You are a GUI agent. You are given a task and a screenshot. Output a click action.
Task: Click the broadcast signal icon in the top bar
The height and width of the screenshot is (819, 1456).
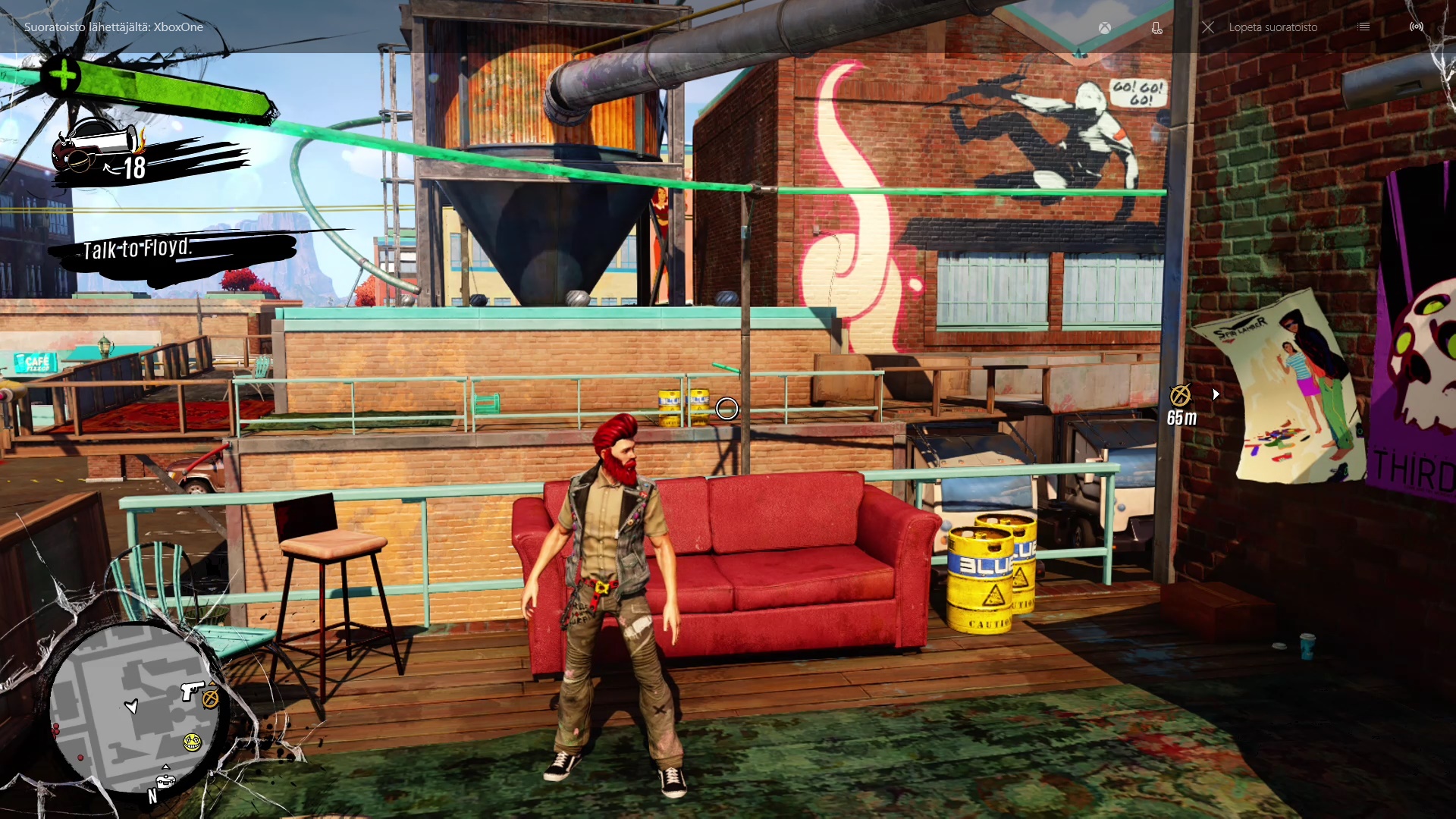[1417, 27]
